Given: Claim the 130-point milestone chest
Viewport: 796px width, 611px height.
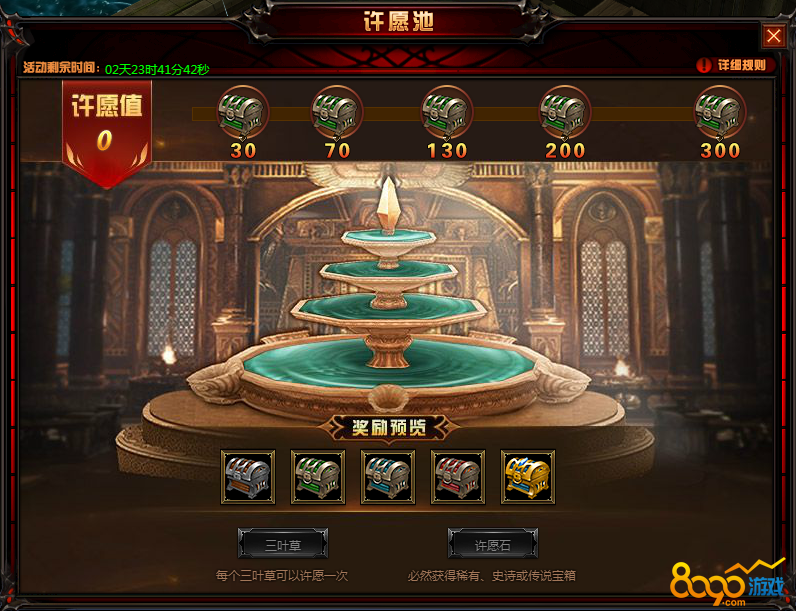Looking at the screenshot, I should [446, 112].
